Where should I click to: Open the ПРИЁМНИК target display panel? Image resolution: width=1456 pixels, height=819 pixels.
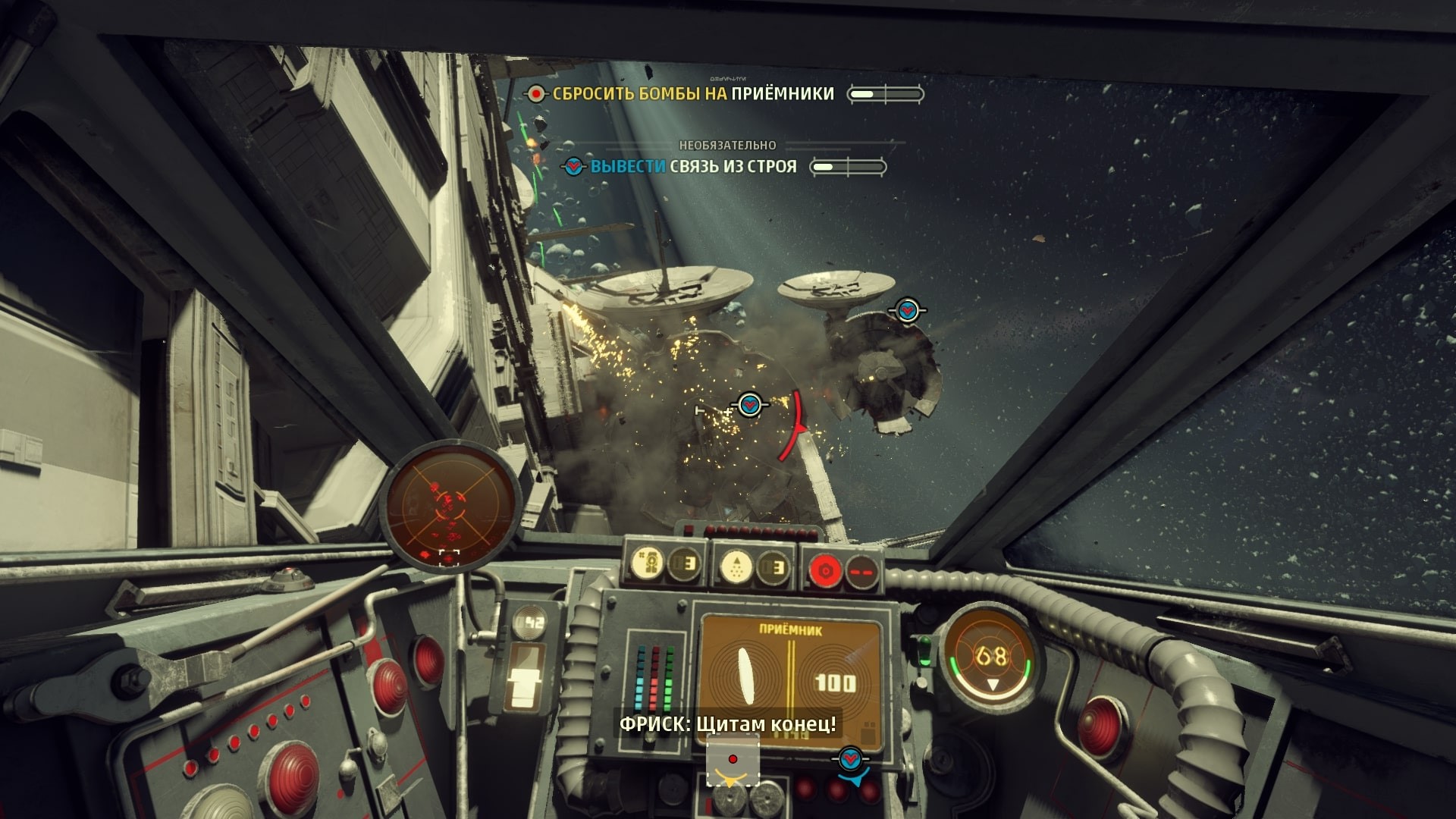click(790, 673)
